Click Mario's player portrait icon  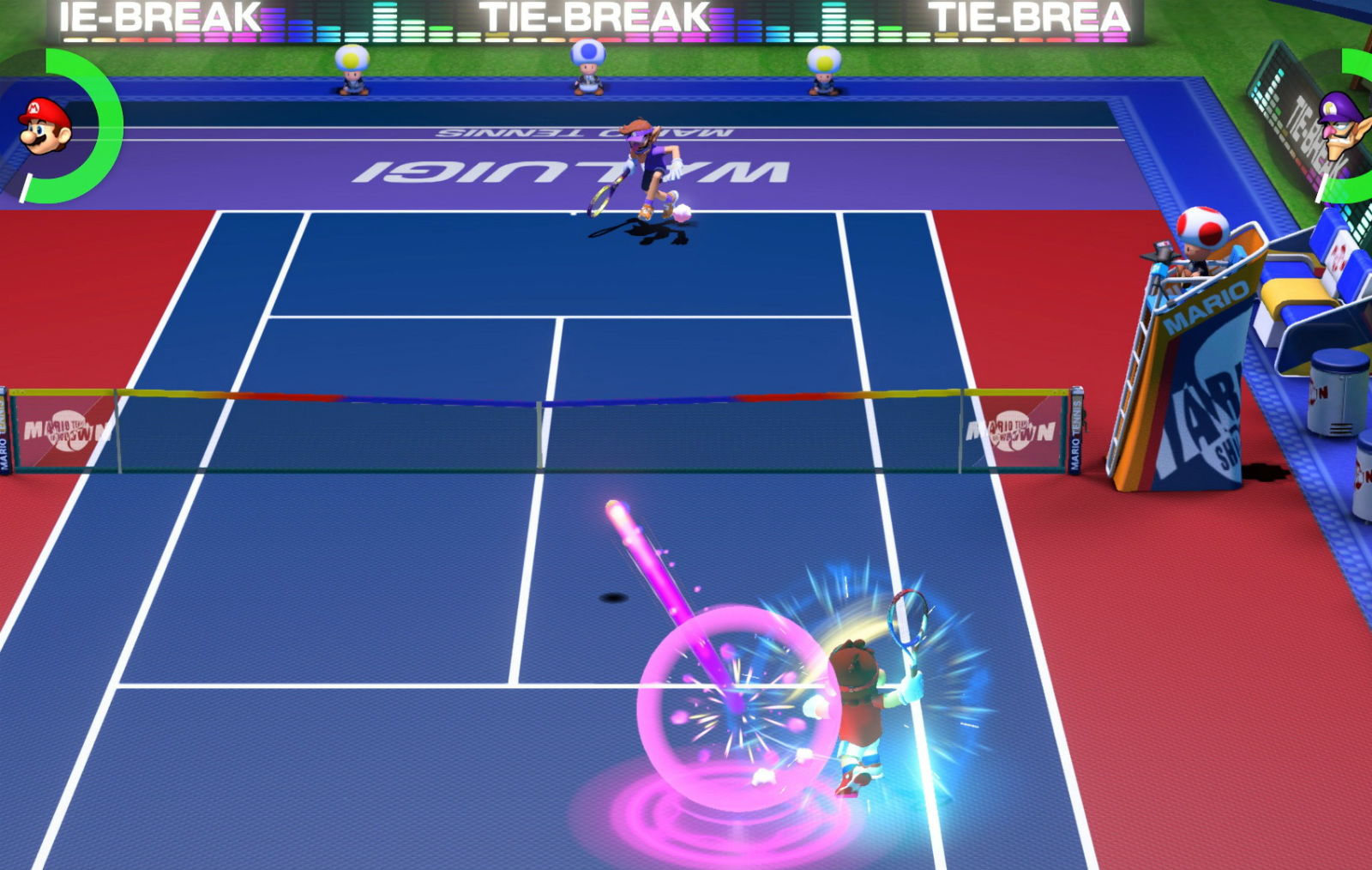[x=45, y=126]
